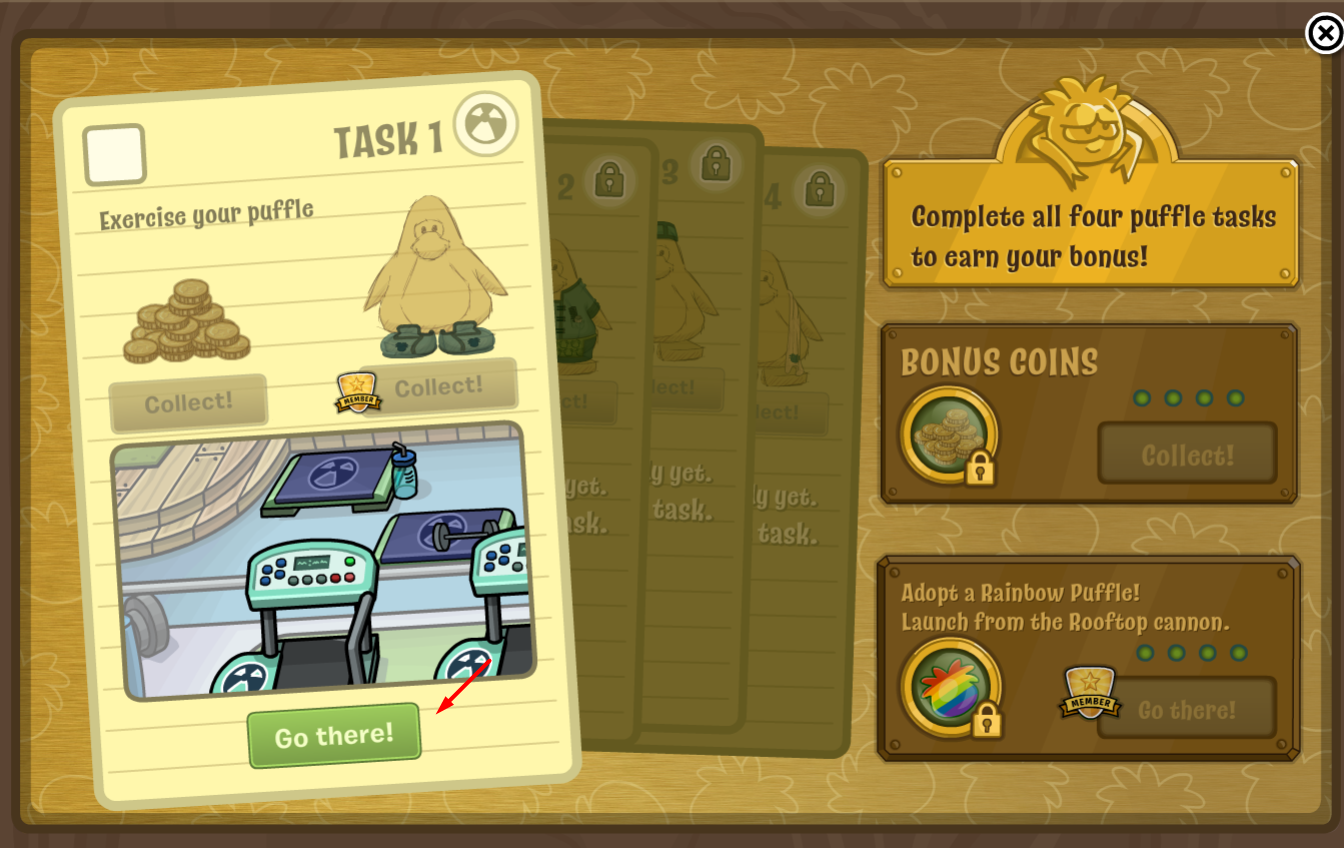Click the green Go there! button
This screenshot has height=848, width=1344.
coord(334,736)
